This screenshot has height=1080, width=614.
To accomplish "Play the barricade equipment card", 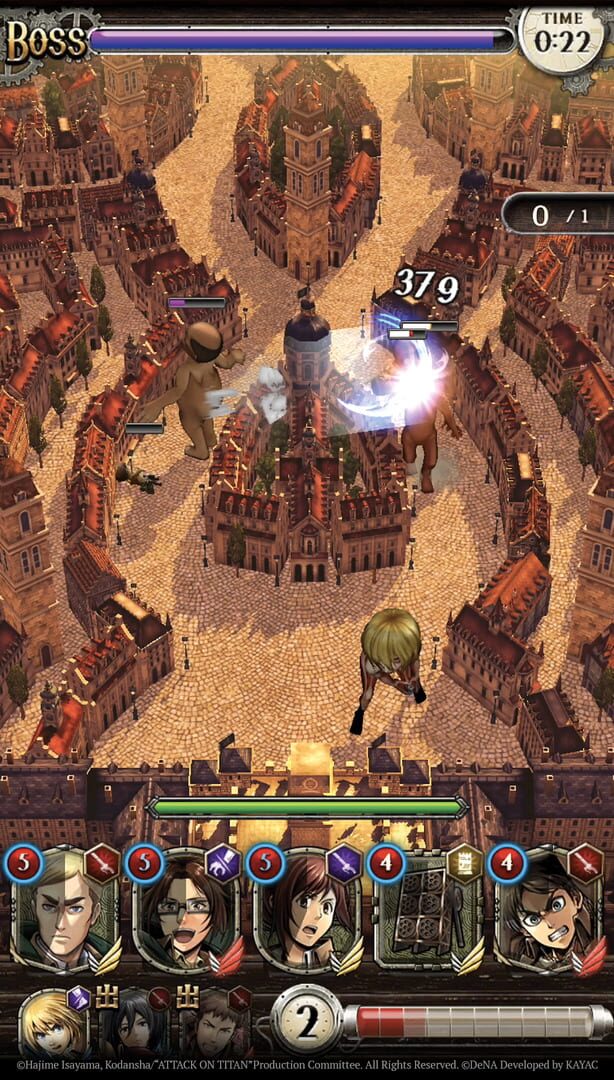I will point(428,912).
